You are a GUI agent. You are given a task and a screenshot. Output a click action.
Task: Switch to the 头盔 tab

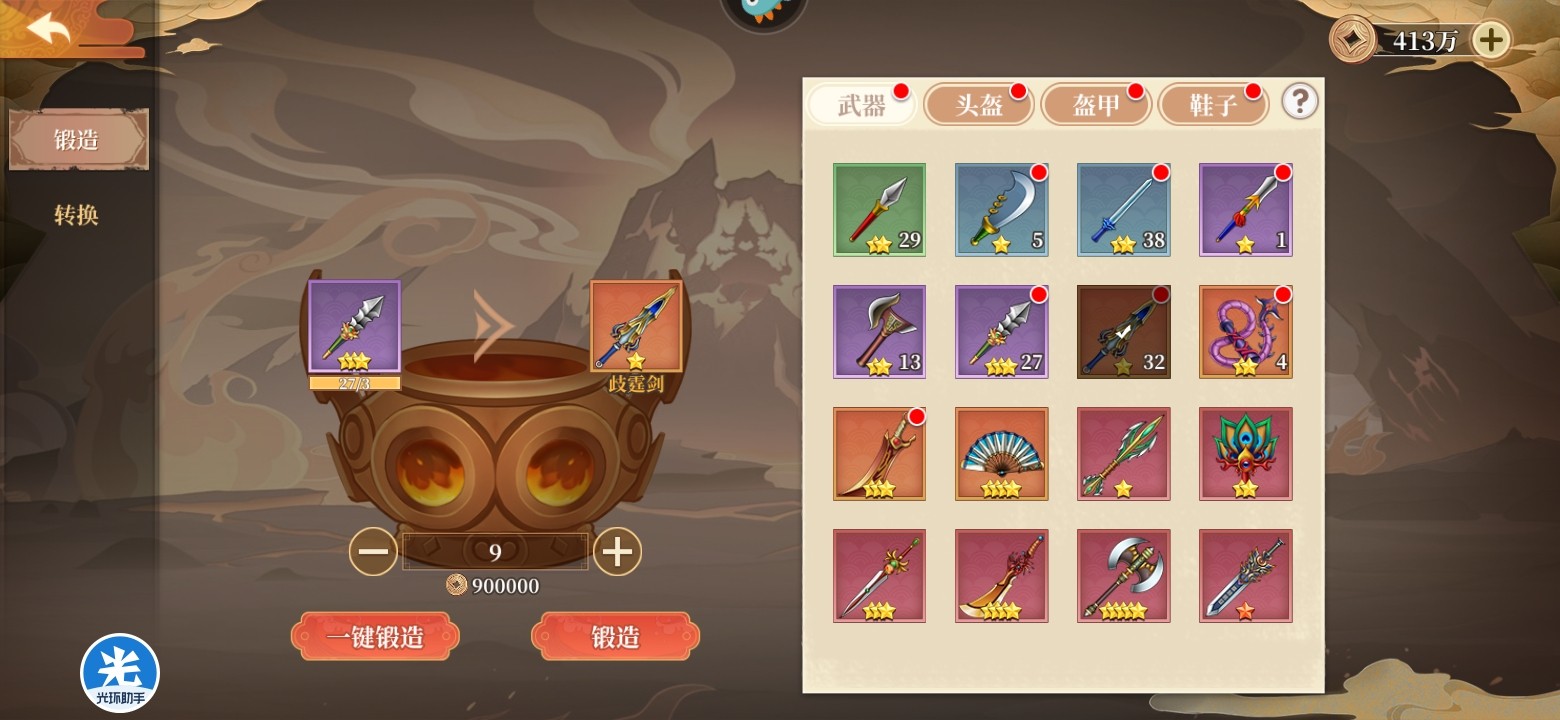(979, 106)
